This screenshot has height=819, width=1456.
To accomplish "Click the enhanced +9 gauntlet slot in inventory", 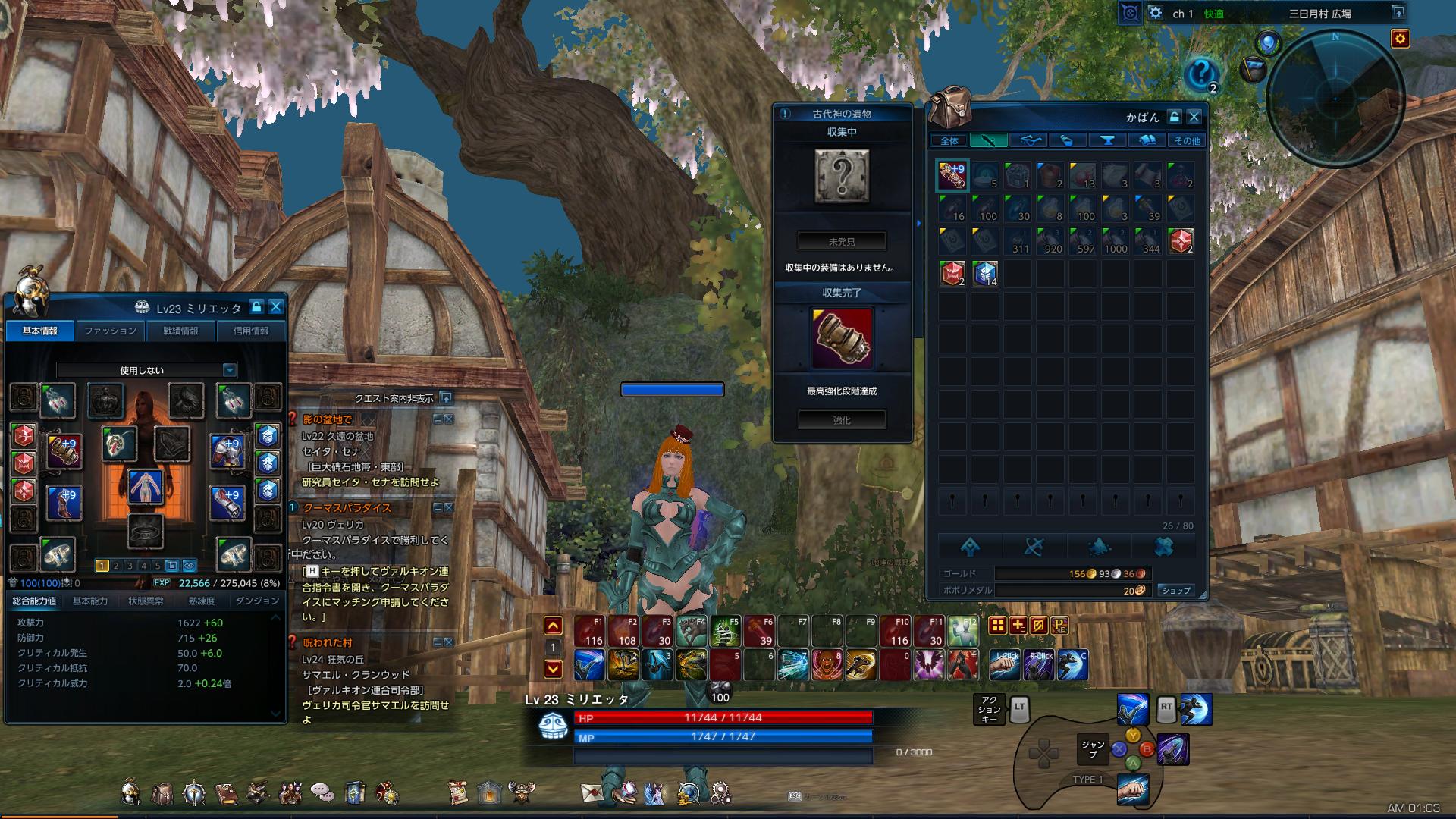I will click(x=952, y=175).
